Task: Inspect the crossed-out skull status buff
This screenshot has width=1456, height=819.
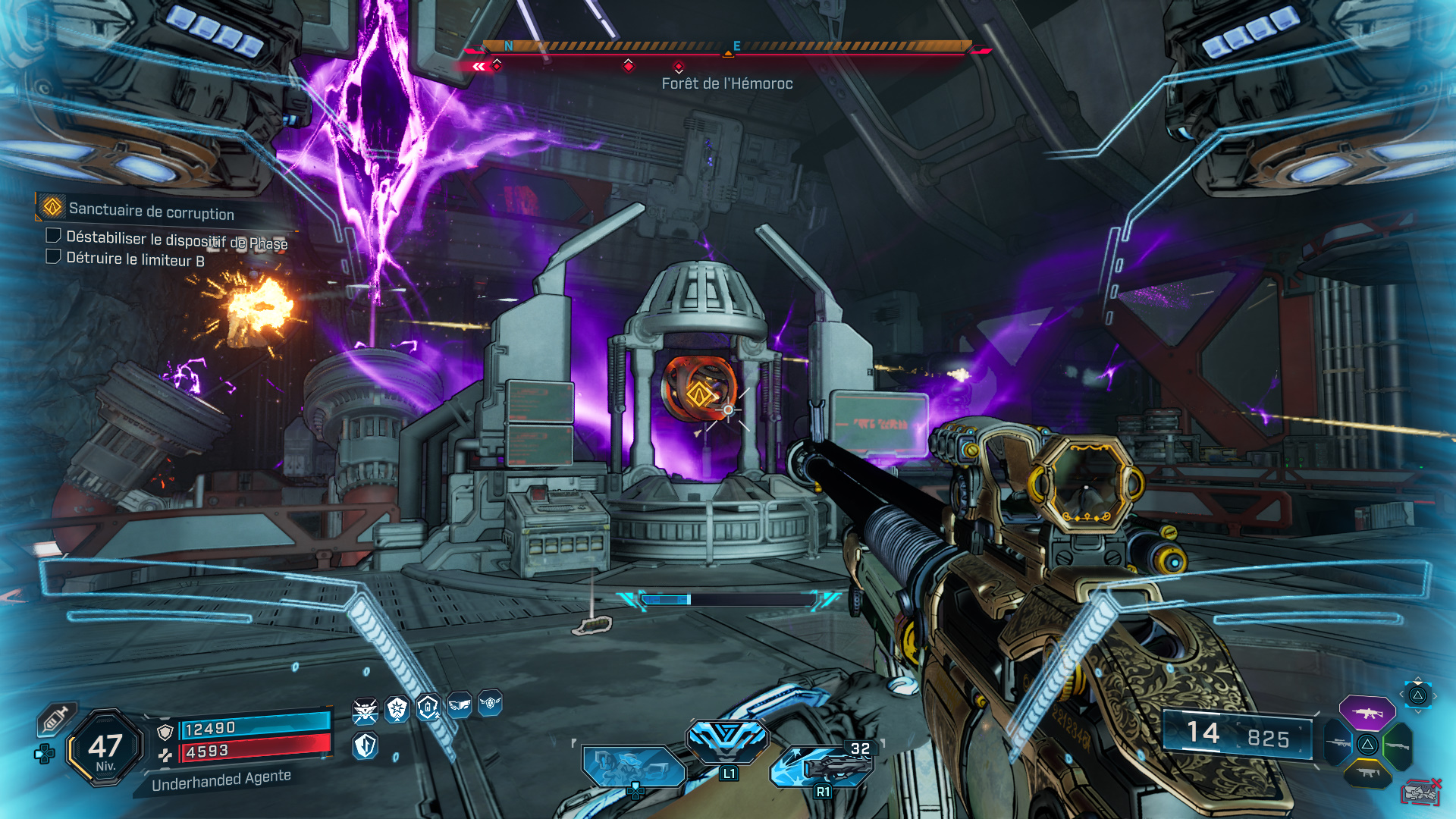Action: tap(366, 711)
